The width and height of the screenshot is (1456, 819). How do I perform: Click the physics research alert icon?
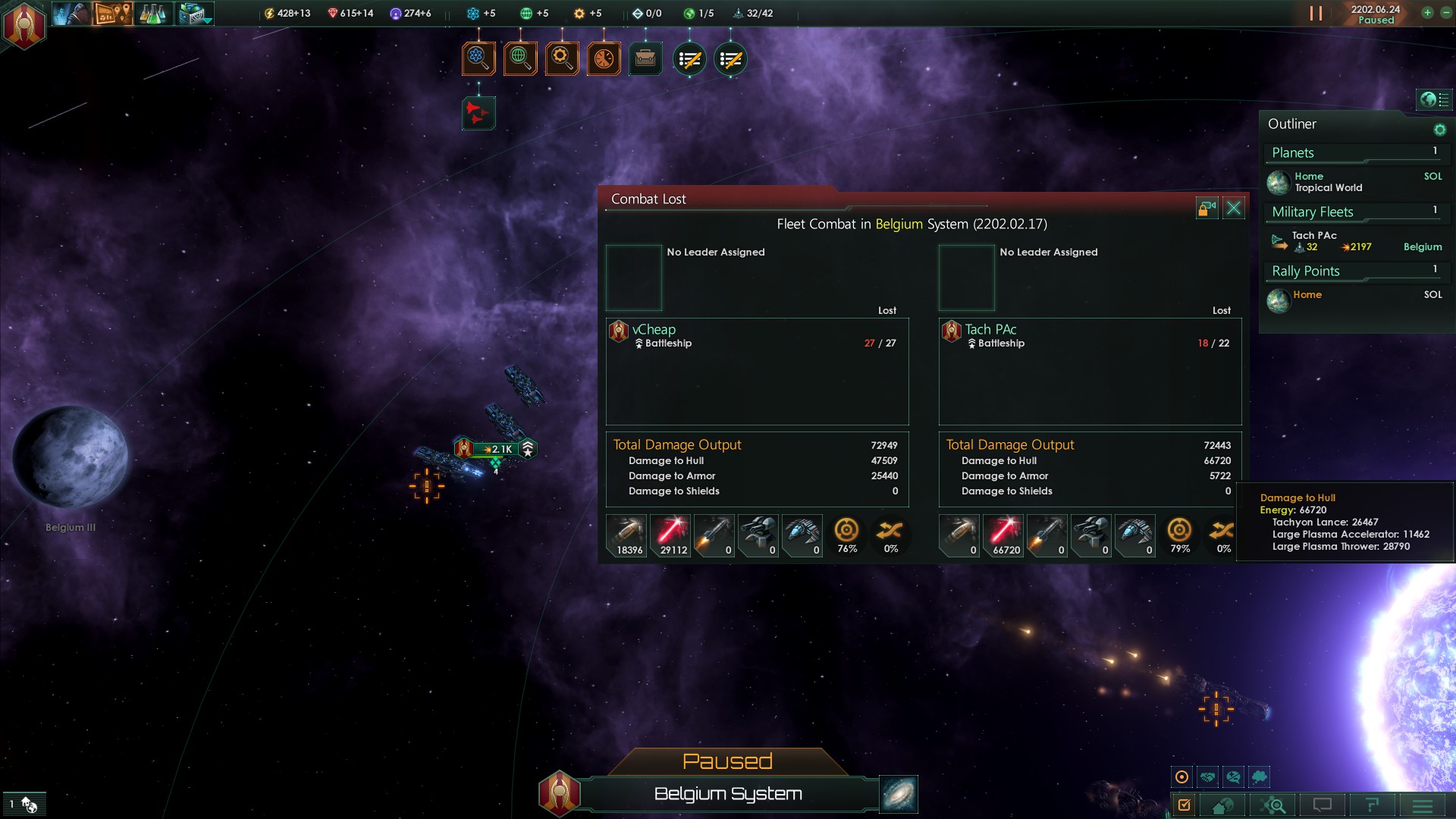479,58
